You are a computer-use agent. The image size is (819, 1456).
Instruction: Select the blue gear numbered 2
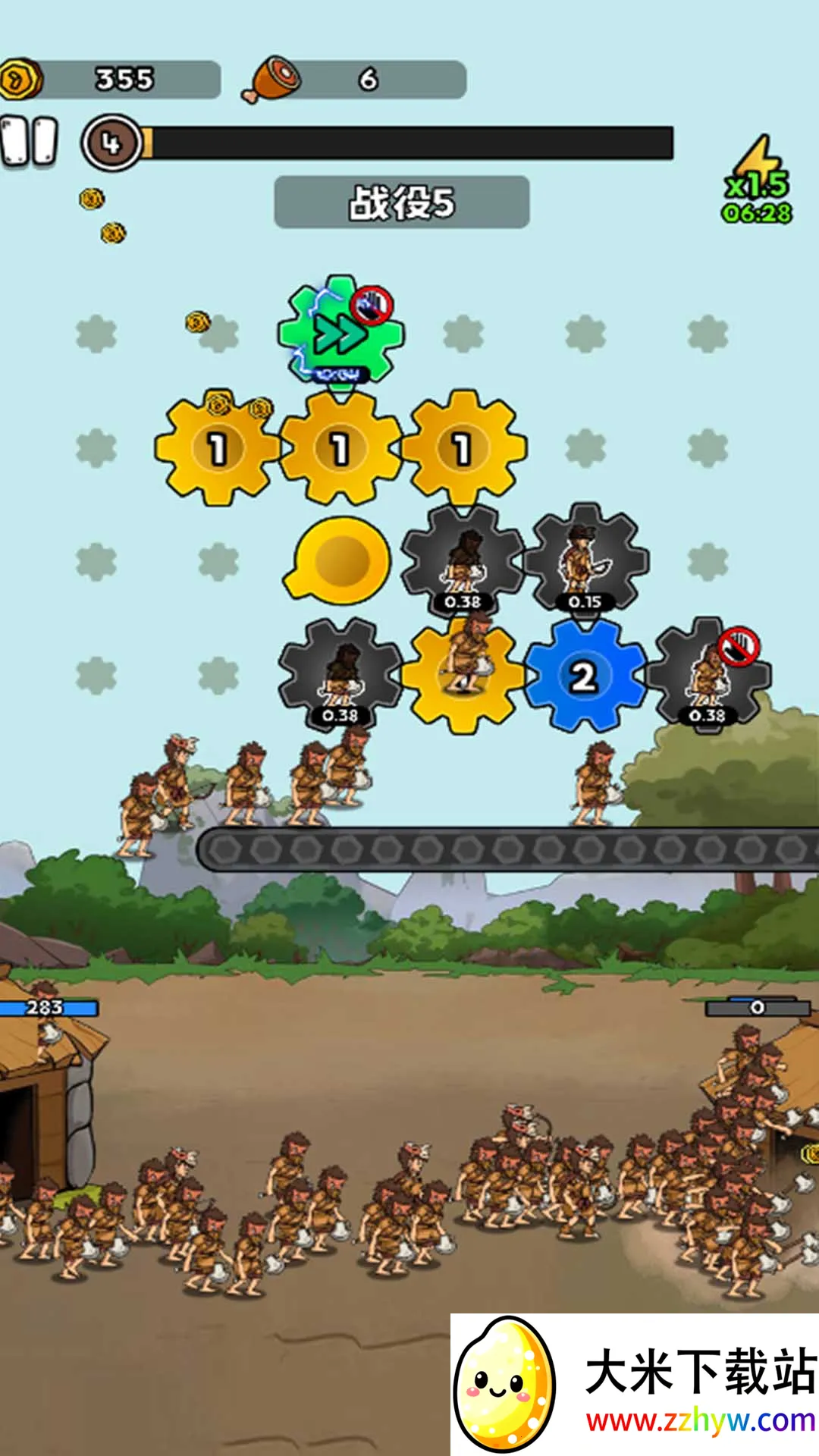584,676
